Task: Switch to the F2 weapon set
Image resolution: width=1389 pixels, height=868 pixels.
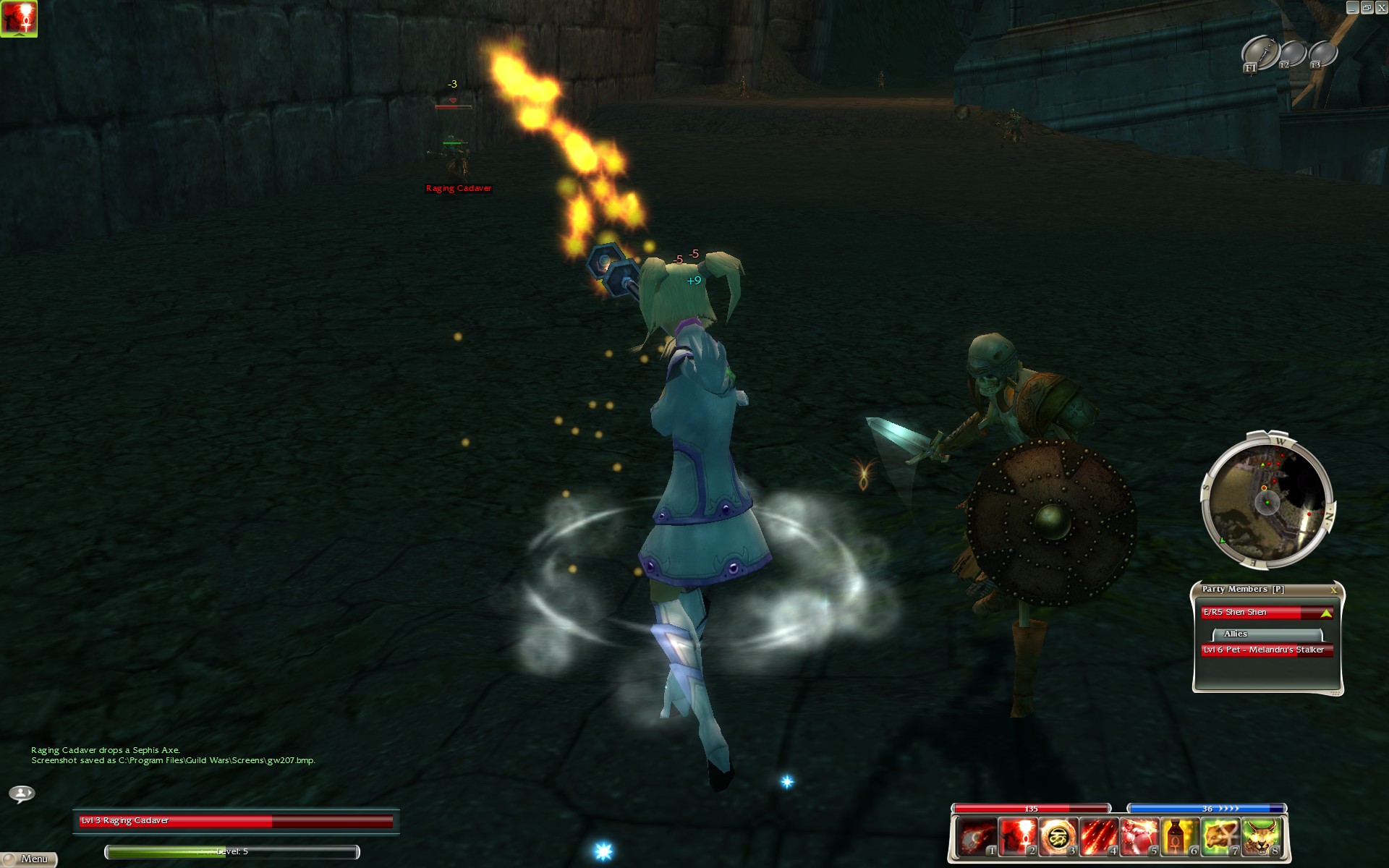Action: click(x=1292, y=54)
